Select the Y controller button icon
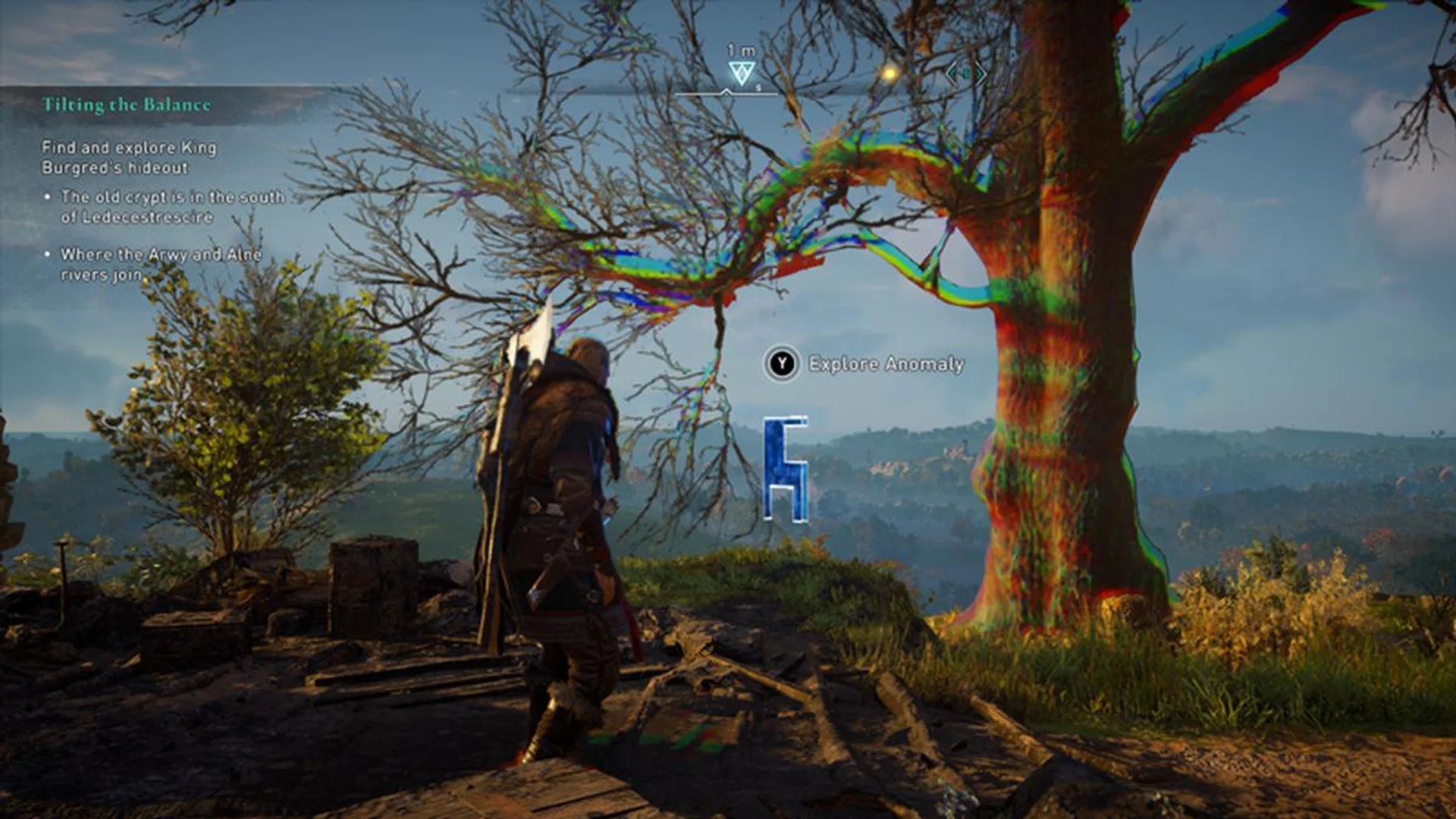Image resolution: width=1456 pixels, height=819 pixels. pos(783,363)
